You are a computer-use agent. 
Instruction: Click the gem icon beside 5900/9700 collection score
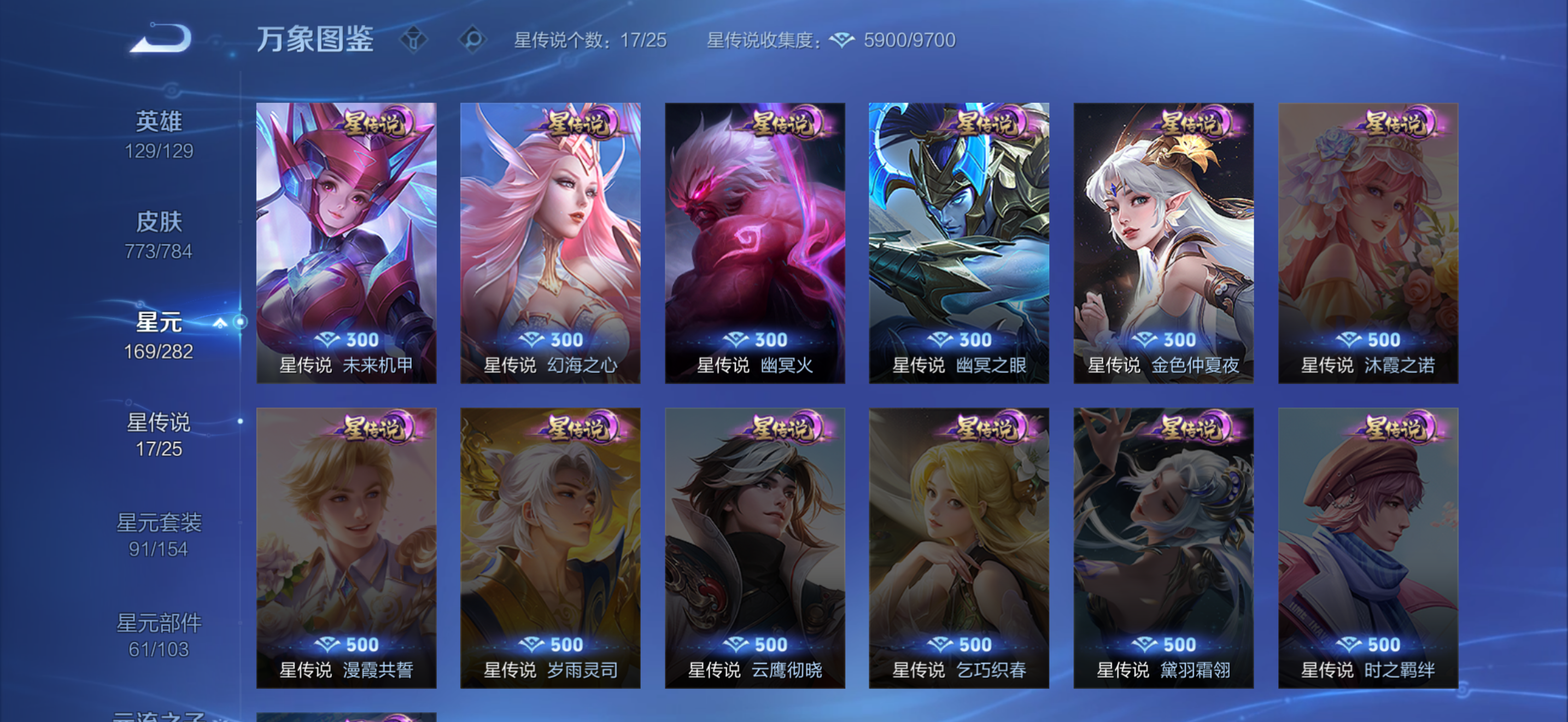click(842, 39)
